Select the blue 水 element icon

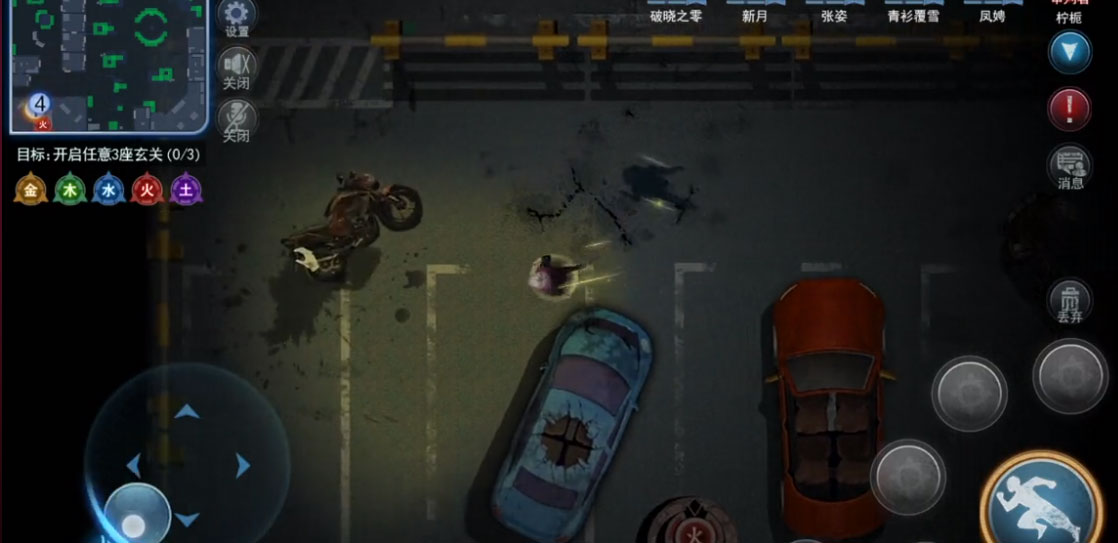(109, 189)
